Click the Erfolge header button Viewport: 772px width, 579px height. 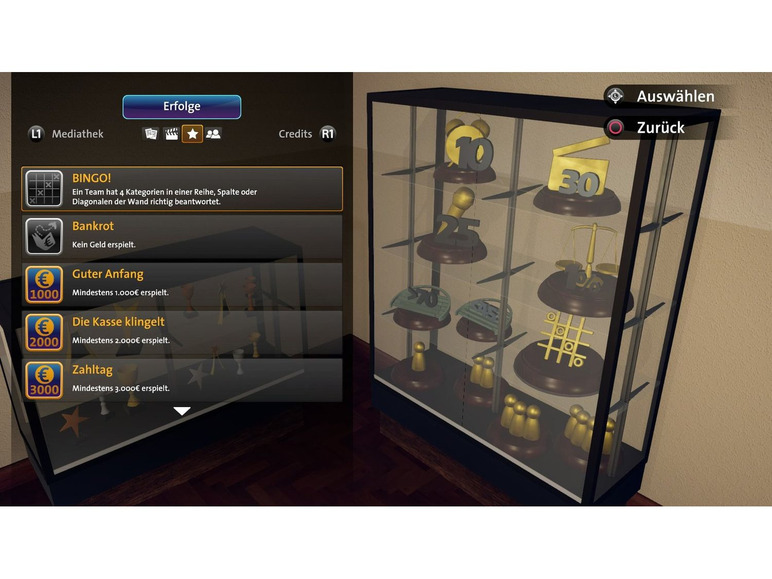[182, 107]
